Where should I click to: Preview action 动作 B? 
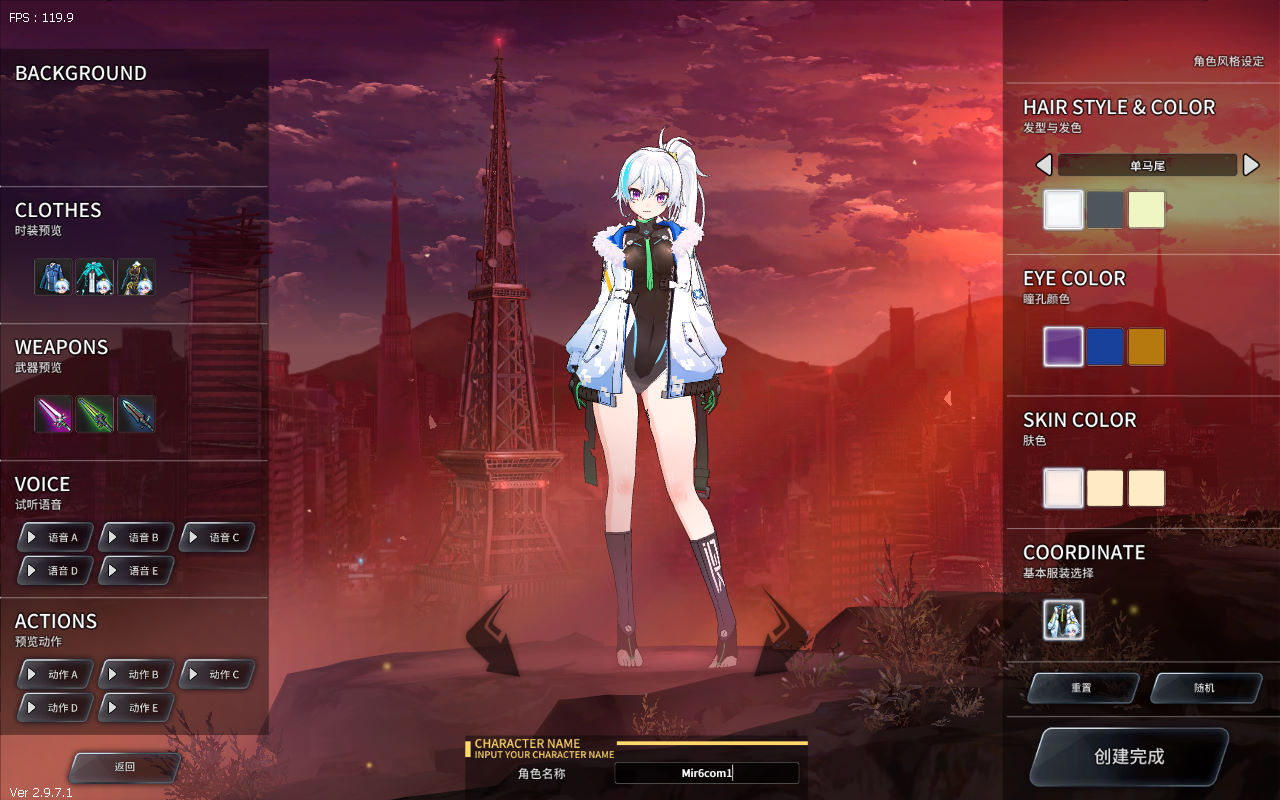click(x=136, y=674)
